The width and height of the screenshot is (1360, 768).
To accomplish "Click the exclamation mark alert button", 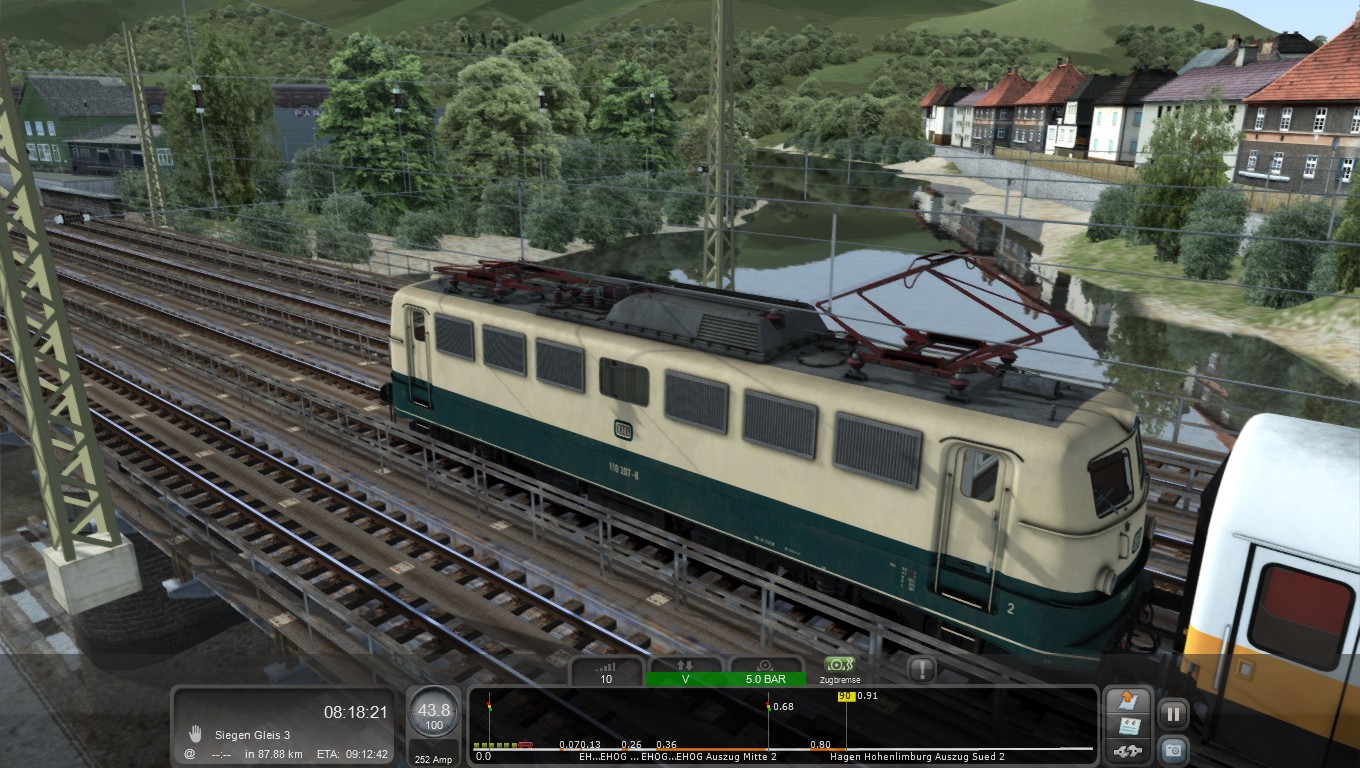I will click(921, 669).
